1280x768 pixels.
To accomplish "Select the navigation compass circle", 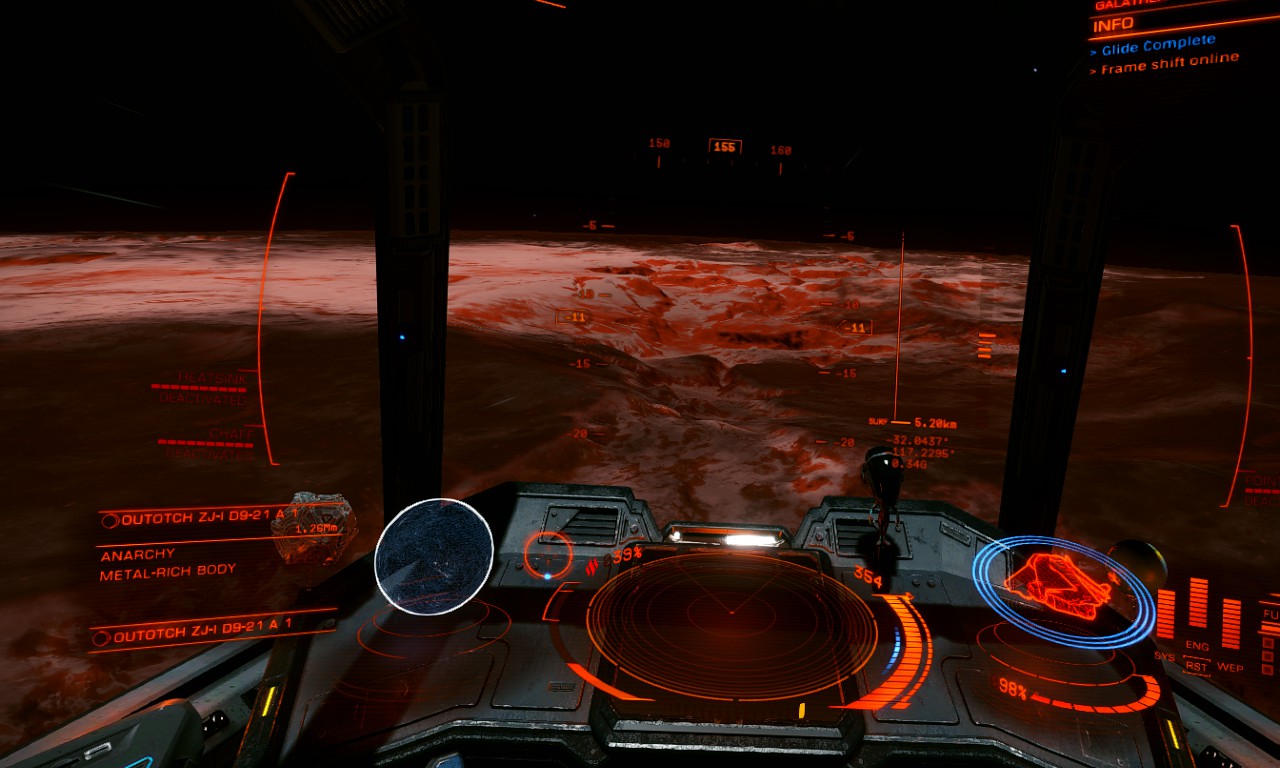I will pyautogui.click(x=549, y=553).
